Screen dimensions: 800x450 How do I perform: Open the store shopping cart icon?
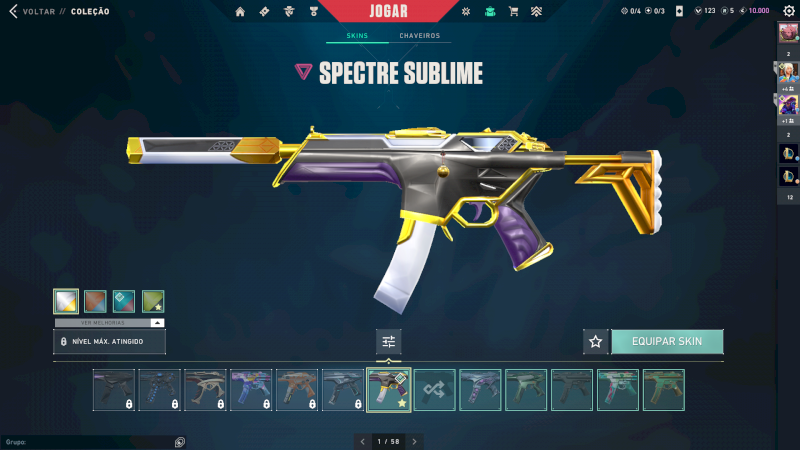513,12
